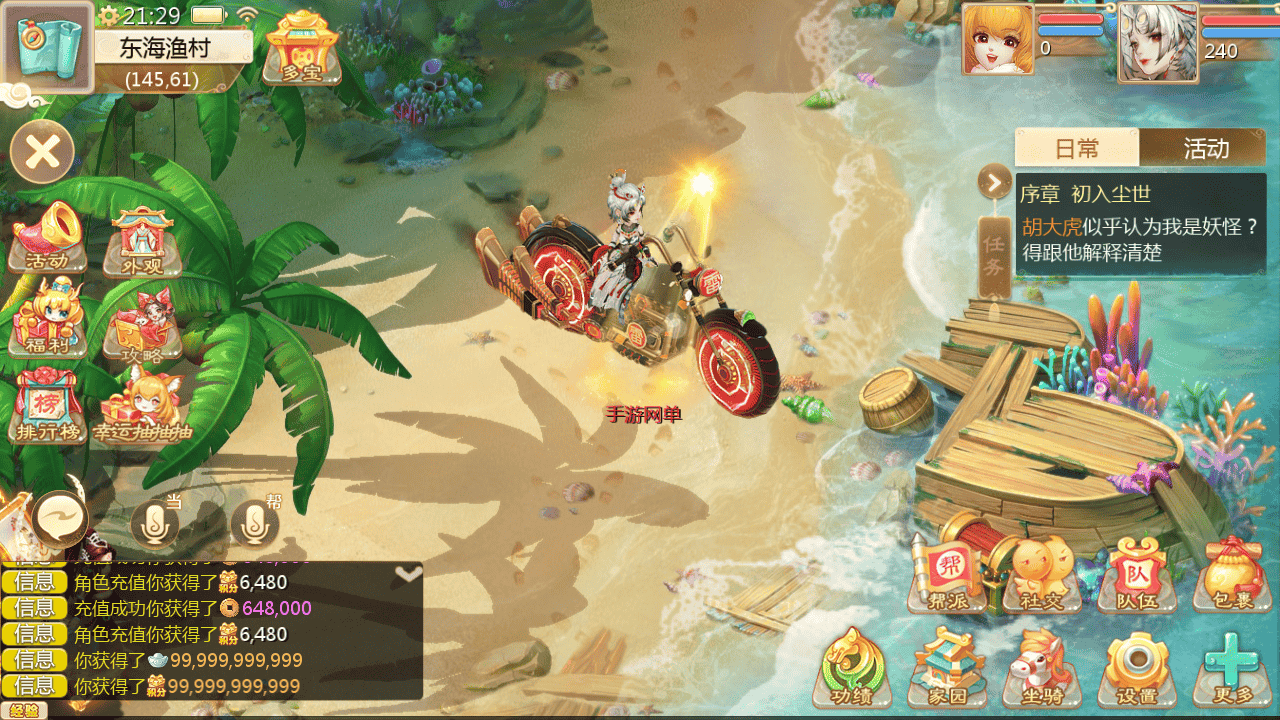Switch to the 日常 daily tab
This screenshot has height=720, width=1280.
point(1077,148)
